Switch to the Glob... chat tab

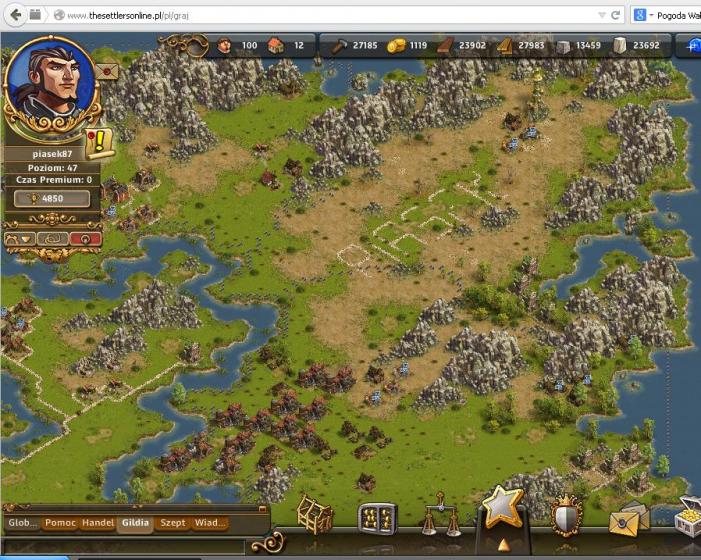point(22,523)
